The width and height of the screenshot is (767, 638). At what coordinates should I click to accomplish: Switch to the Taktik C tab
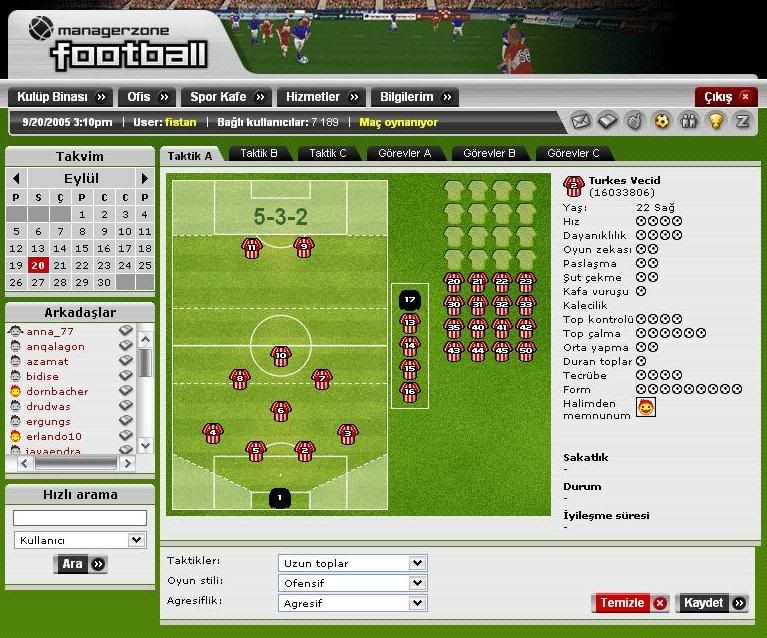click(328, 153)
